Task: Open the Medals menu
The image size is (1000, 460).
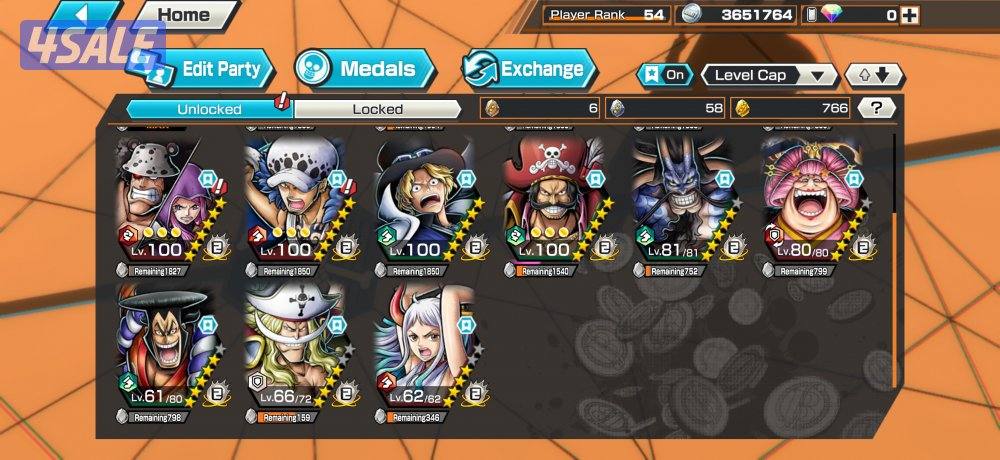Action: point(366,69)
